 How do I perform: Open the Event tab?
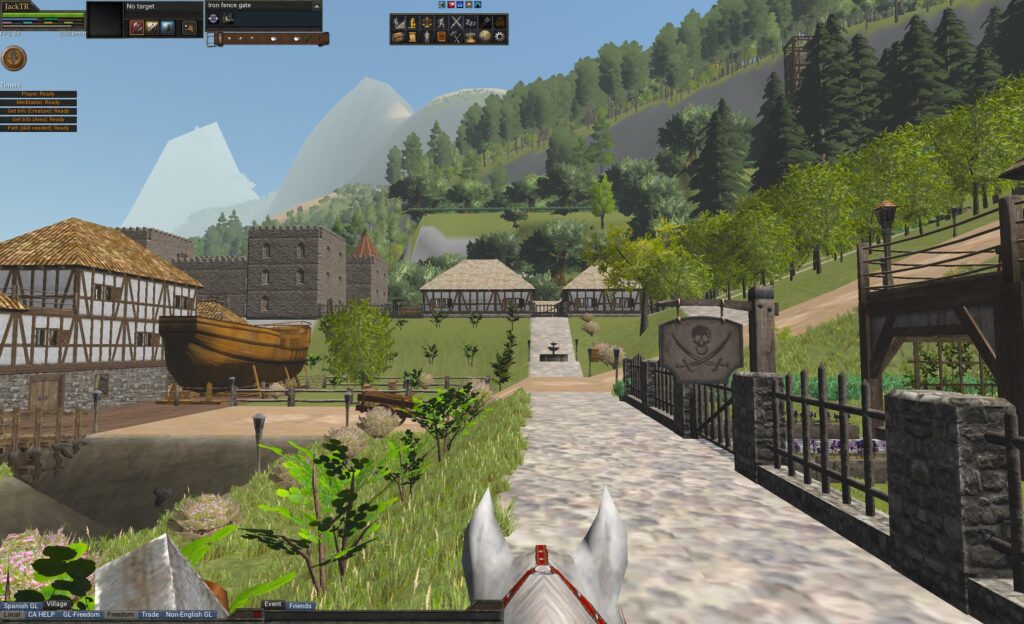click(x=273, y=605)
